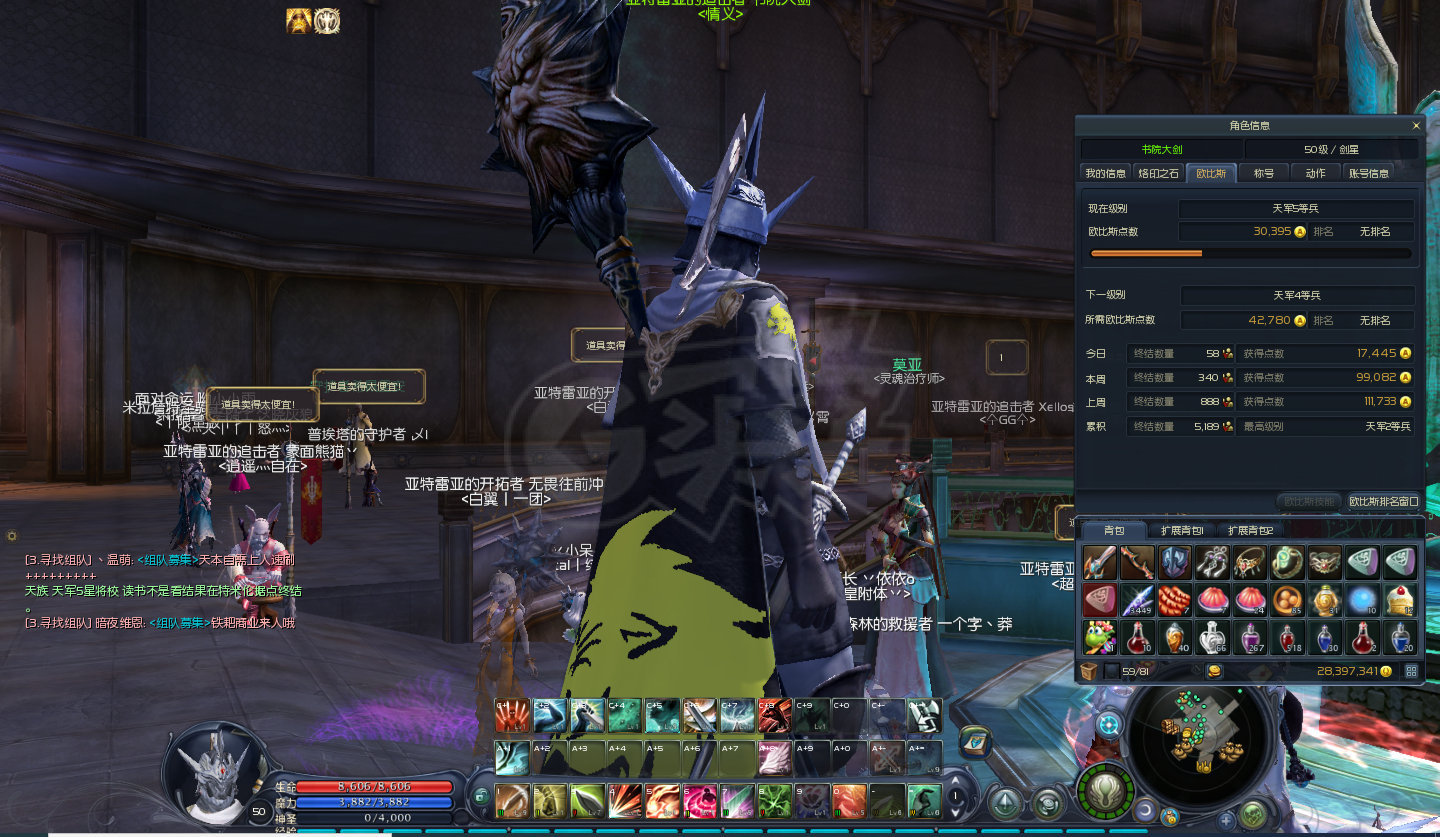The width and height of the screenshot is (1440, 837).
Task: Switch to the 我的信息 tab
Action: (x=1105, y=173)
